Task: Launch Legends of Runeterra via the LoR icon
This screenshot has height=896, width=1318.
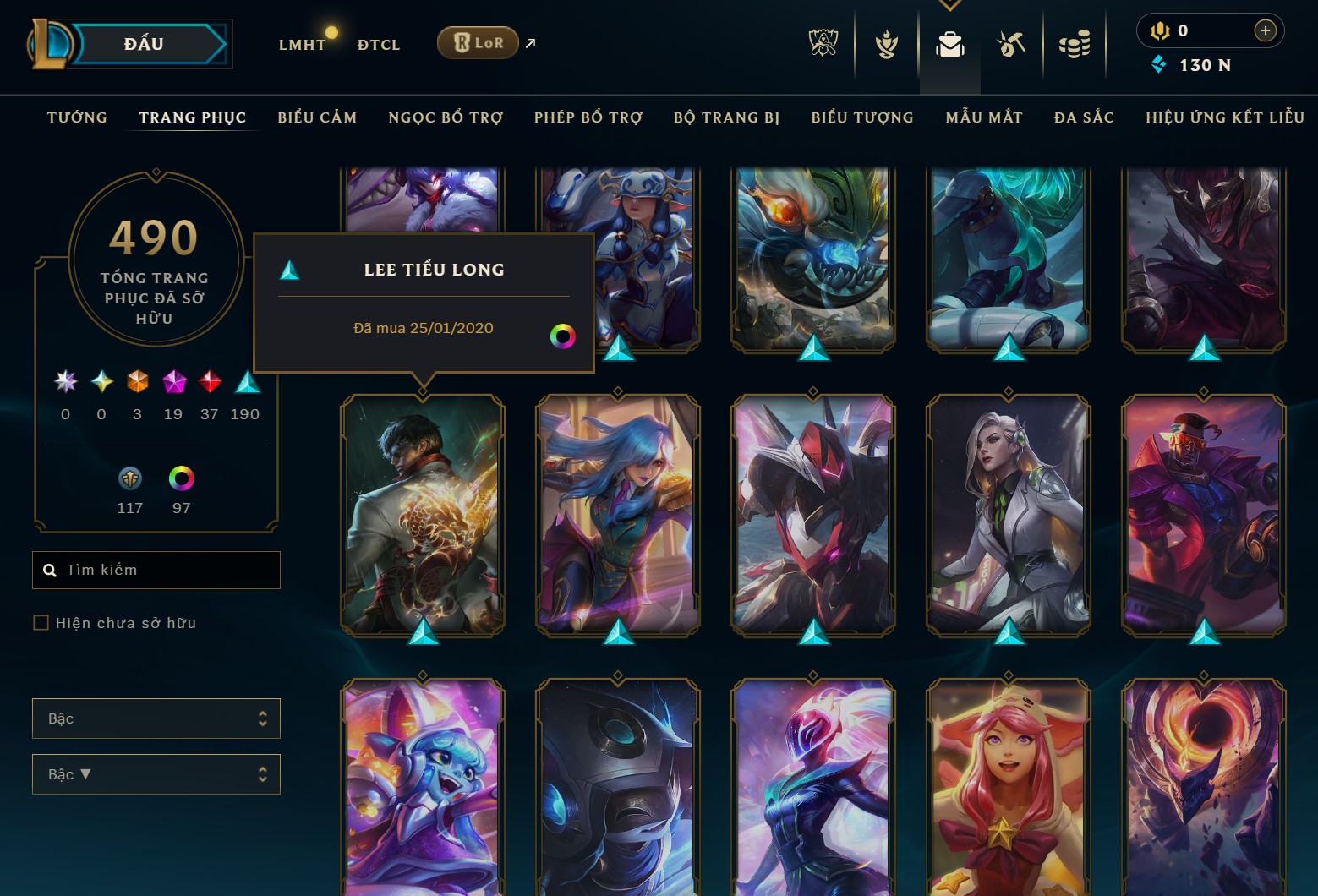Action: (x=479, y=42)
